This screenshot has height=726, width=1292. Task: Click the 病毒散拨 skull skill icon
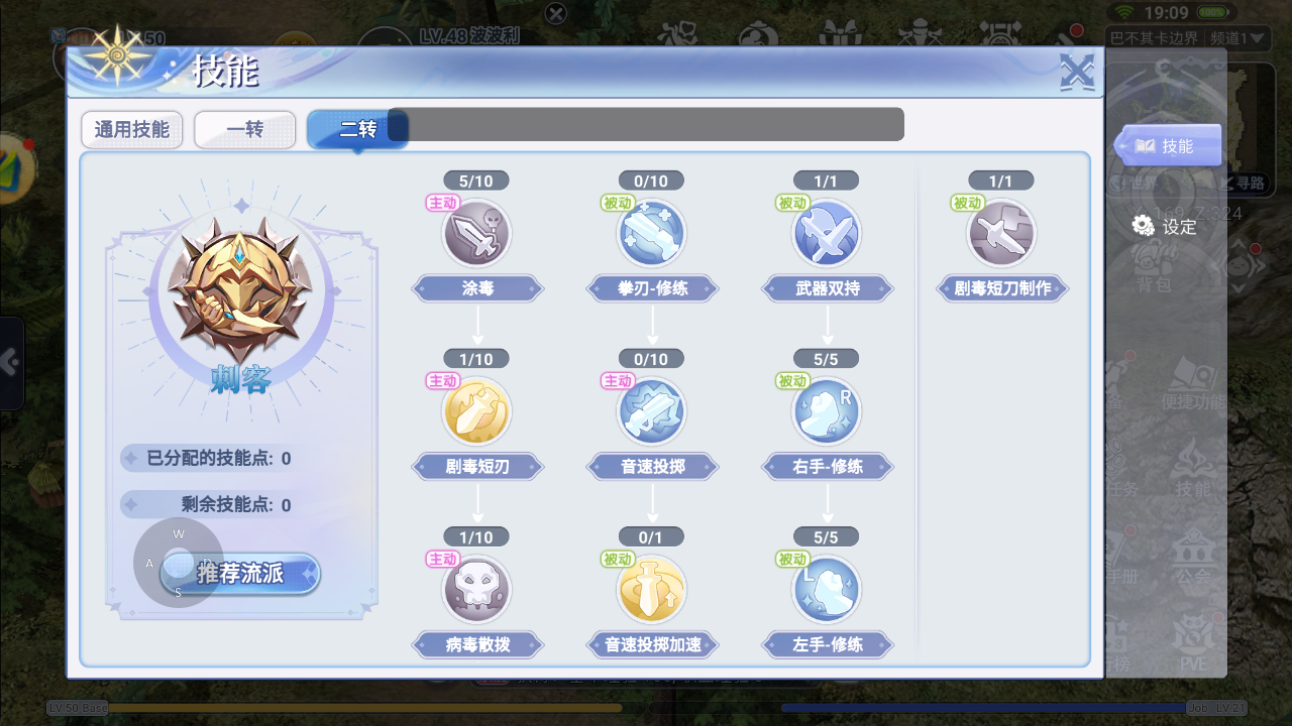[477, 590]
